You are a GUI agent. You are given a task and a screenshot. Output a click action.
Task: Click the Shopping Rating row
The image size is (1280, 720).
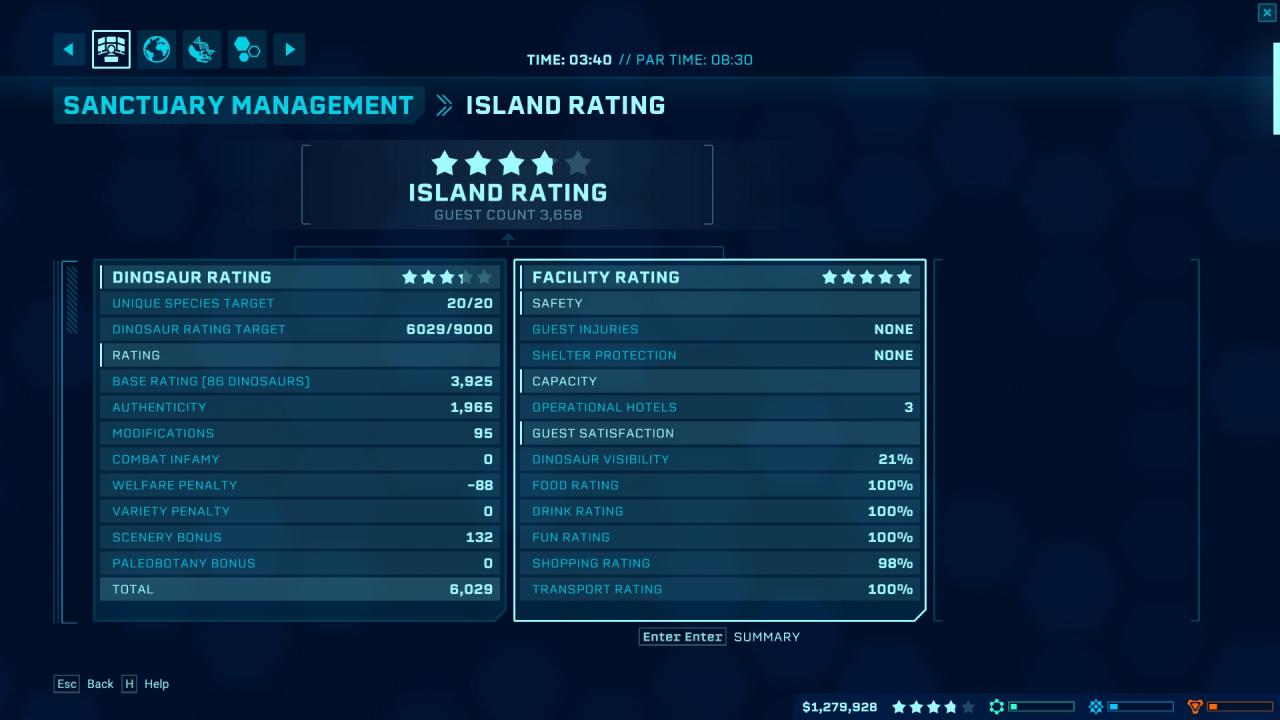tap(720, 563)
